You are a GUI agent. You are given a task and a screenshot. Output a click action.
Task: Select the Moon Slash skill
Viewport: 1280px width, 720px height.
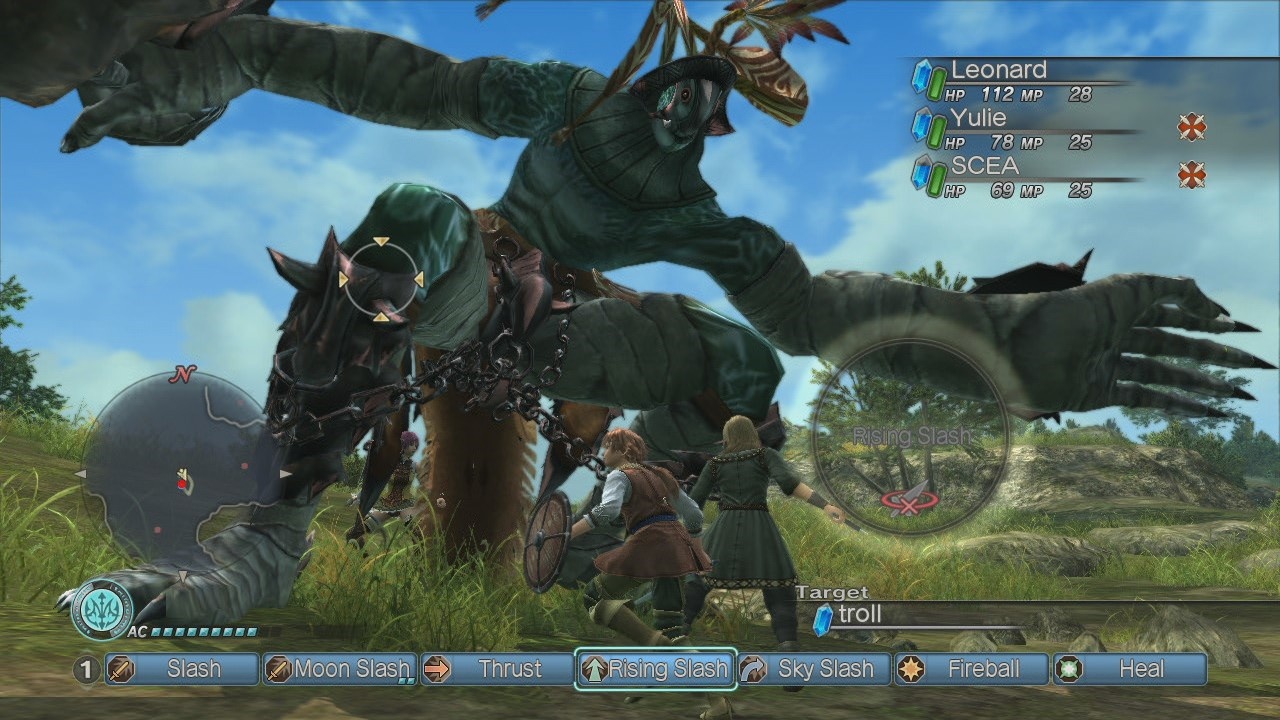(340, 669)
